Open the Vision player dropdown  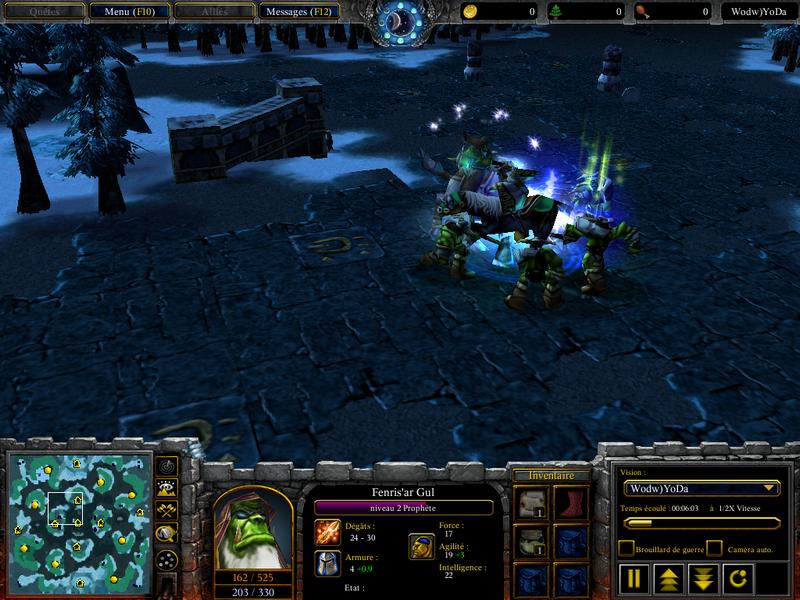click(700, 488)
